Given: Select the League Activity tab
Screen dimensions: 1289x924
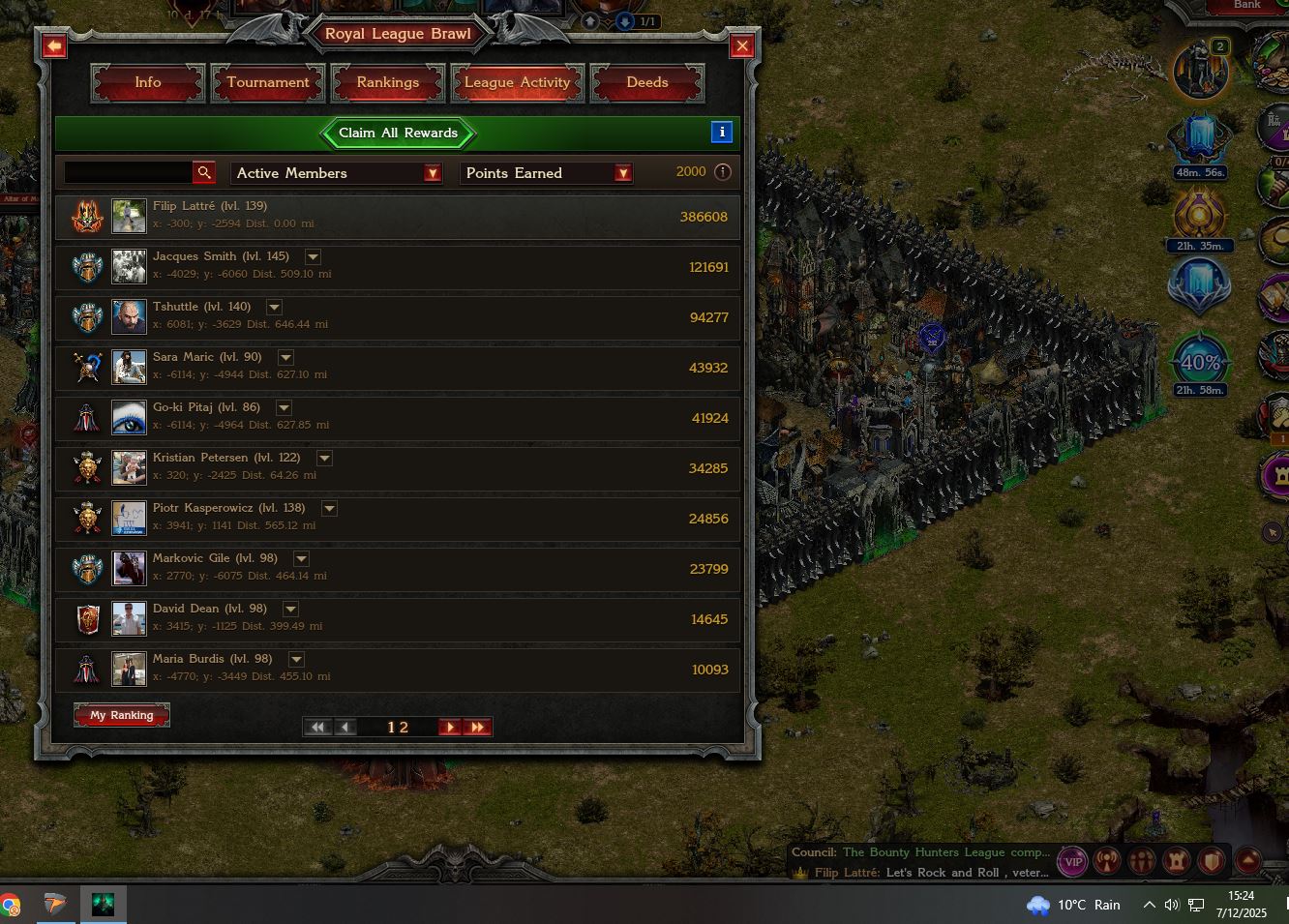Looking at the screenshot, I should (x=517, y=83).
